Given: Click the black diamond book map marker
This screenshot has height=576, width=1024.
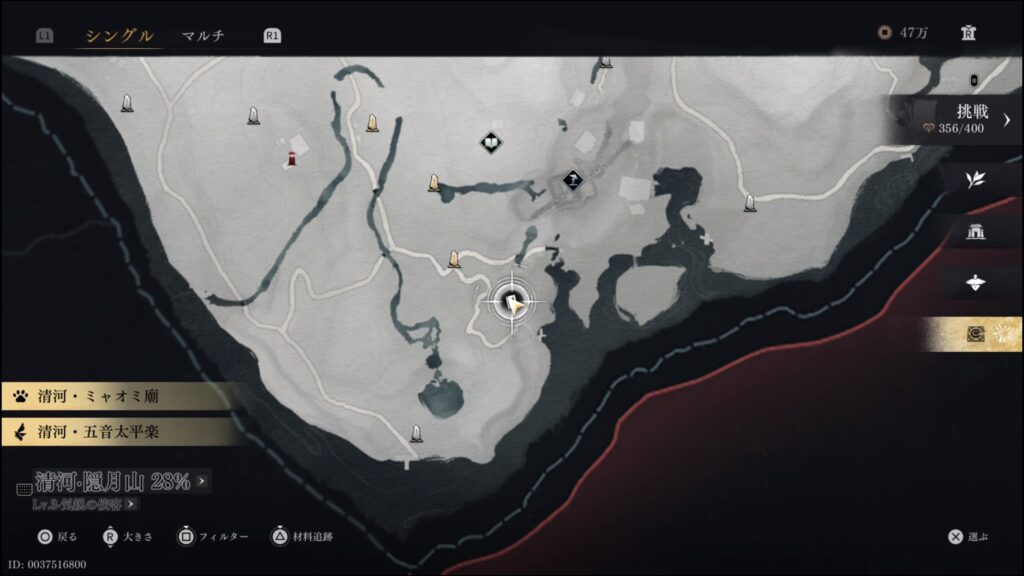Looking at the screenshot, I should tap(490, 143).
